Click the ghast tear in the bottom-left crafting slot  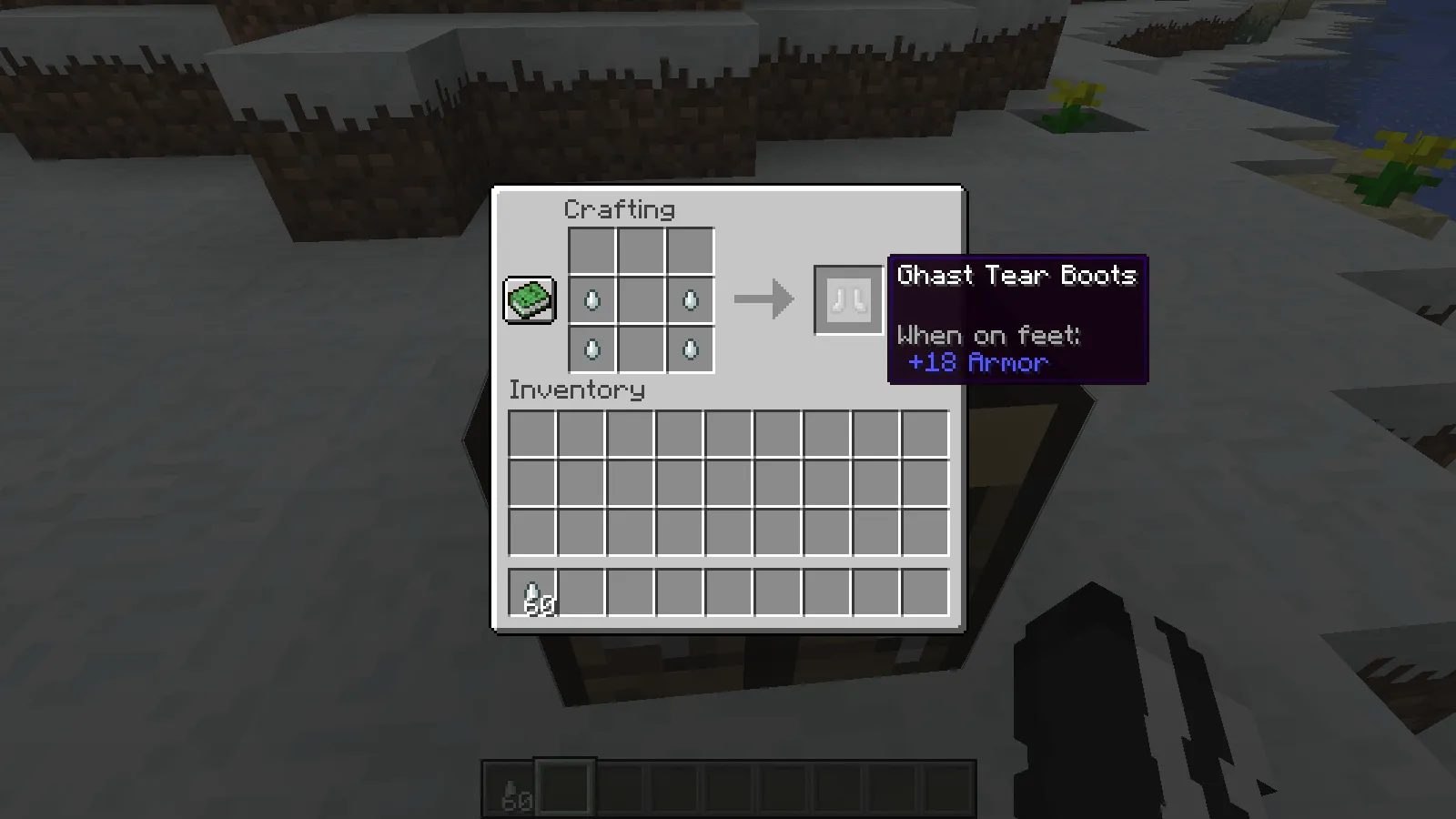[x=592, y=349]
